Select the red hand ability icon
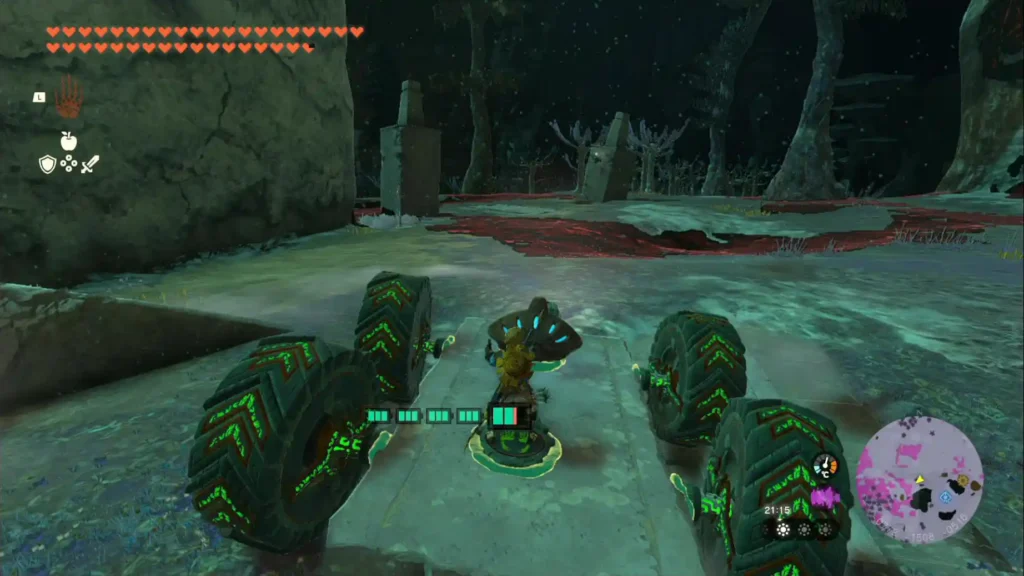 click(x=68, y=98)
